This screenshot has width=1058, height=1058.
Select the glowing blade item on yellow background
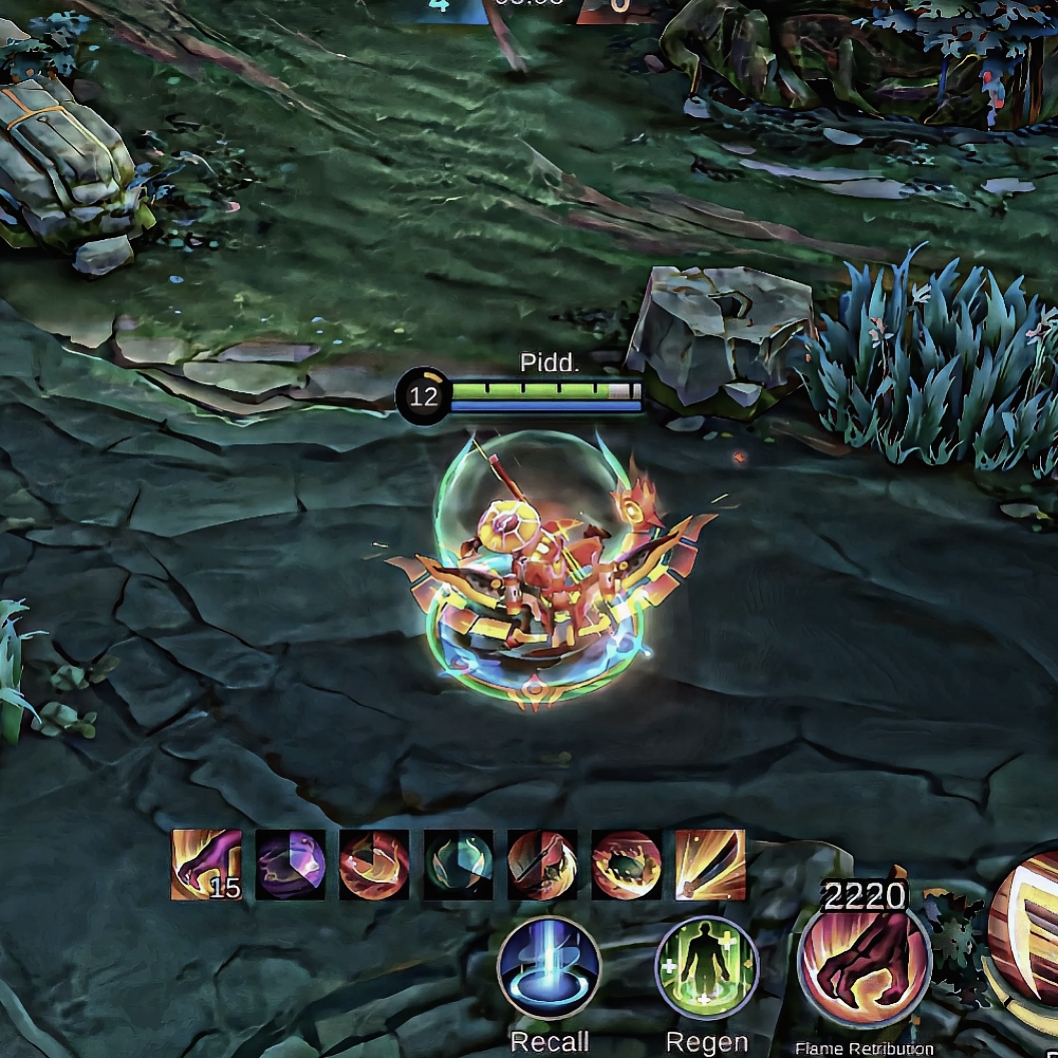tap(710, 864)
